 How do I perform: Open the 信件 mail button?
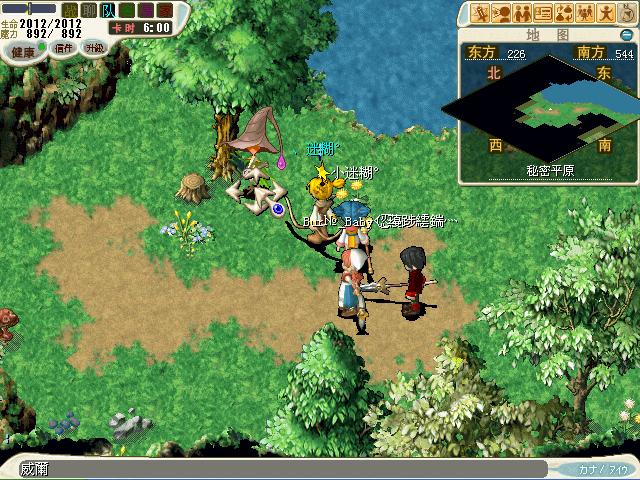tap(64, 47)
